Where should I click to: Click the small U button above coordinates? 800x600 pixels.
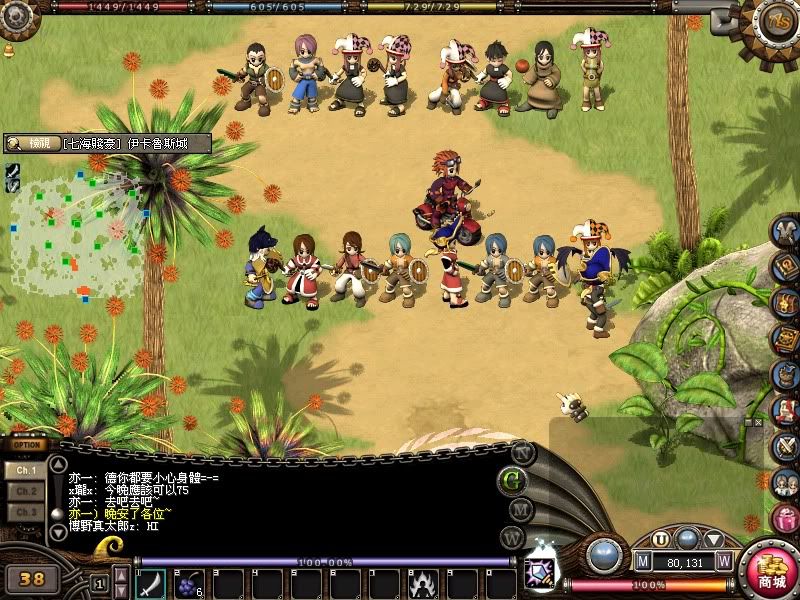coord(662,539)
